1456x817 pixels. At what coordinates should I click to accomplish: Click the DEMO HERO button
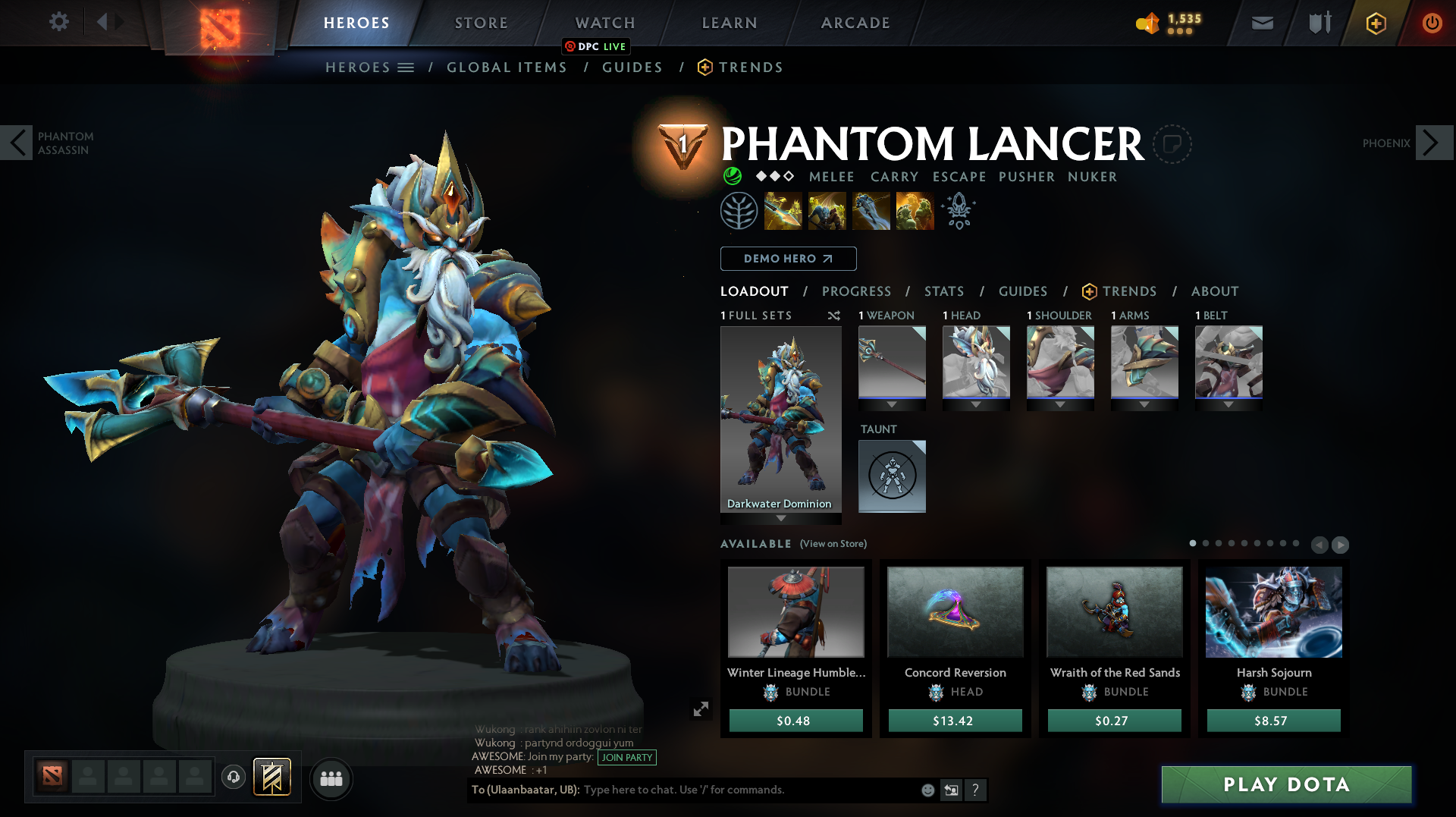[x=788, y=259]
